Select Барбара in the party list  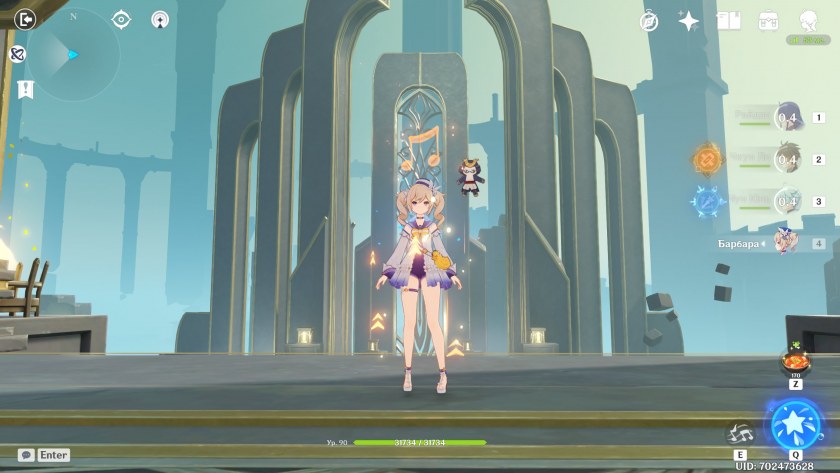785,243
